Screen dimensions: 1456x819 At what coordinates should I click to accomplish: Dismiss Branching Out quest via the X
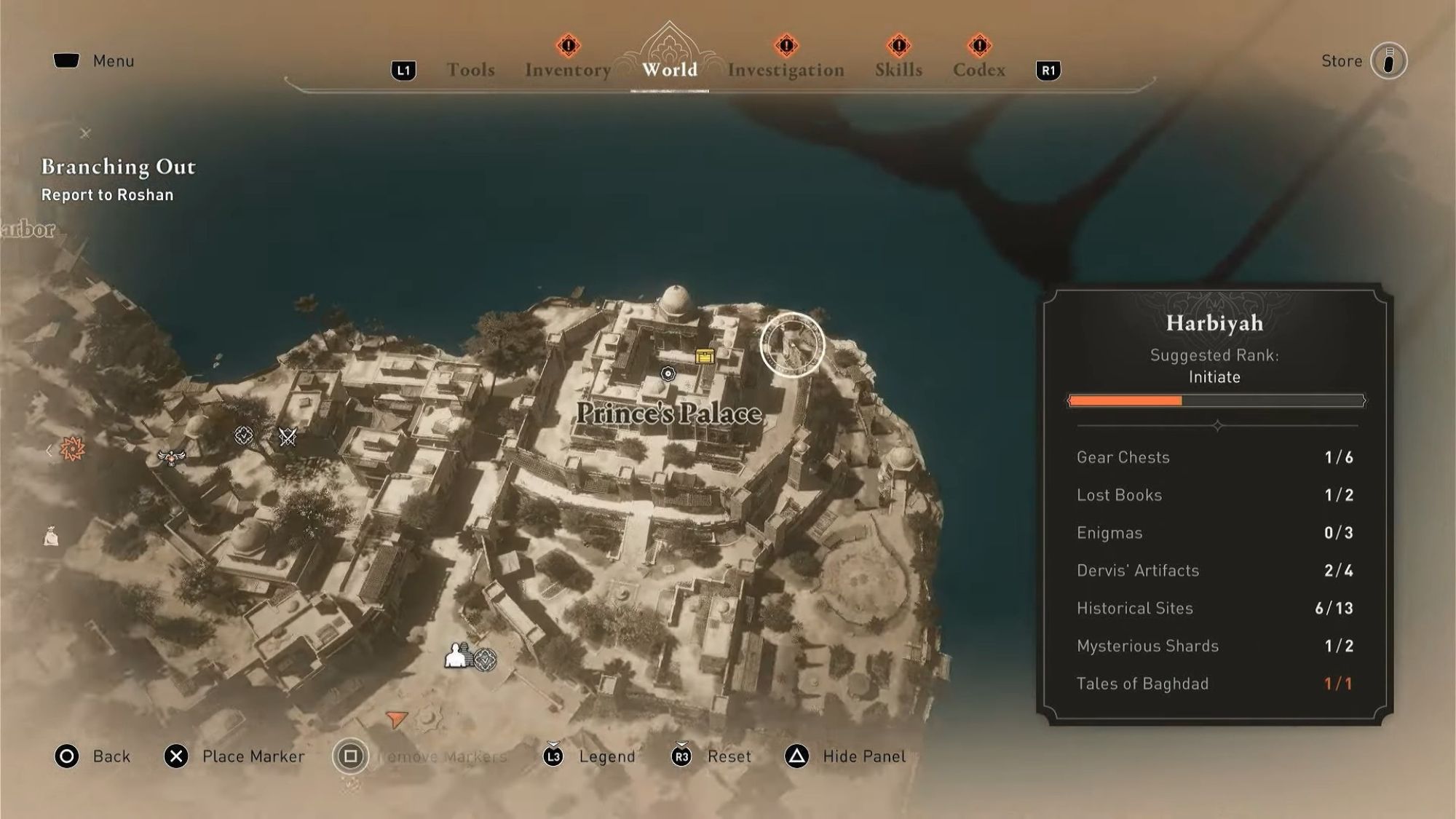(x=85, y=133)
